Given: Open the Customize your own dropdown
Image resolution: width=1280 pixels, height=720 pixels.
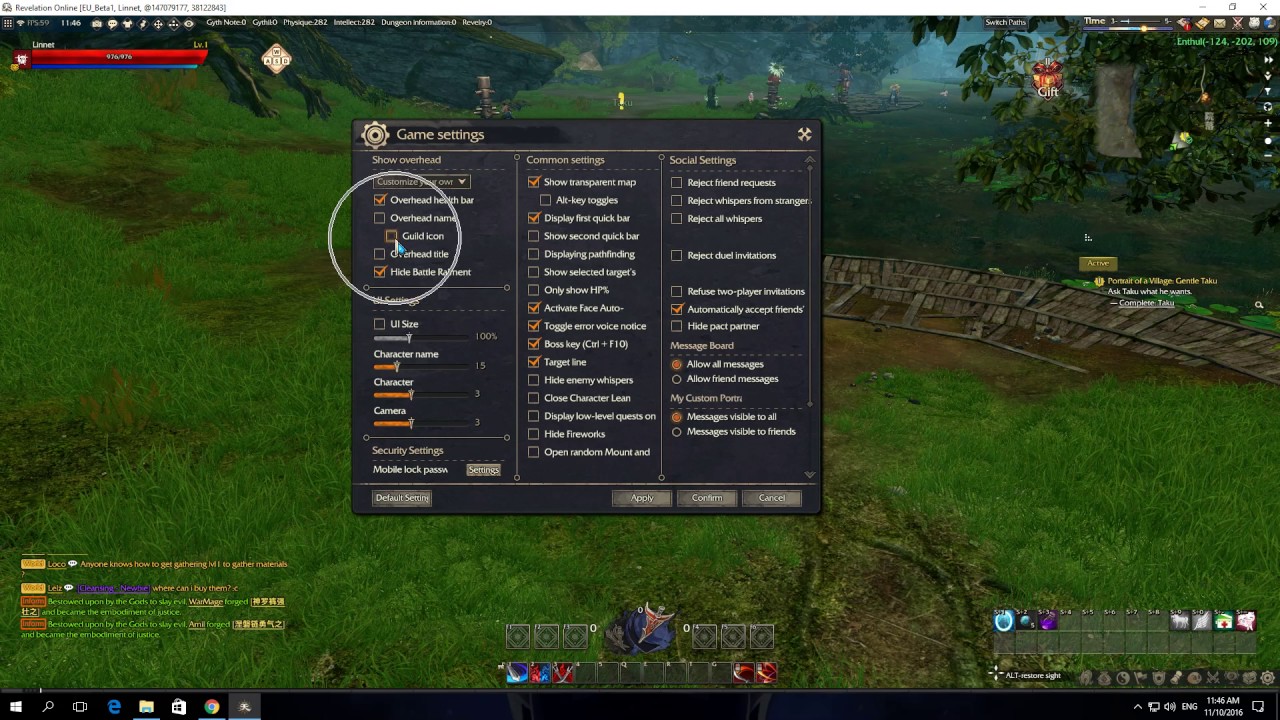Looking at the screenshot, I should (x=421, y=181).
